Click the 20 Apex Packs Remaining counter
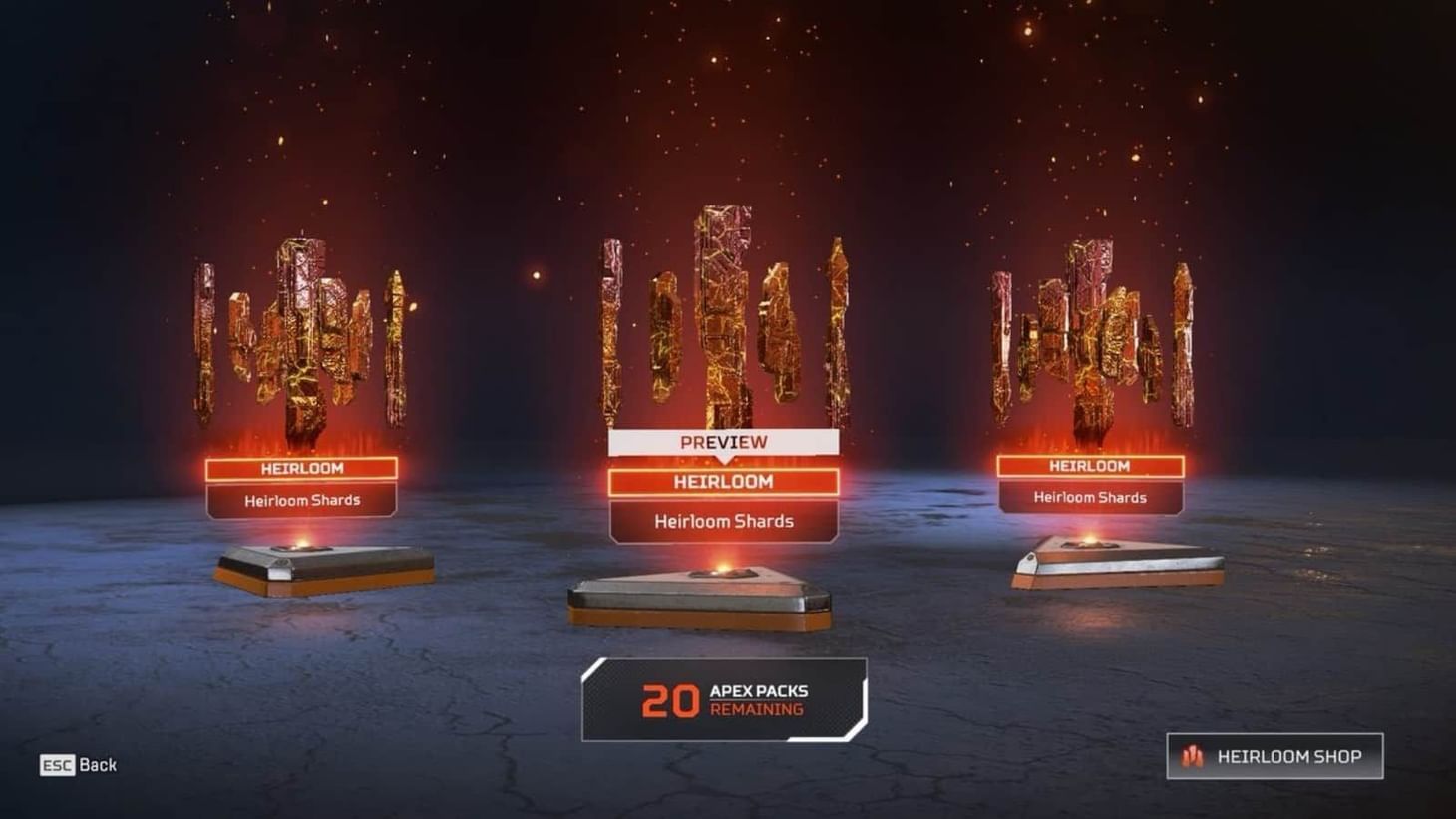Image resolution: width=1456 pixels, height=819 pixels. point(725,700)
